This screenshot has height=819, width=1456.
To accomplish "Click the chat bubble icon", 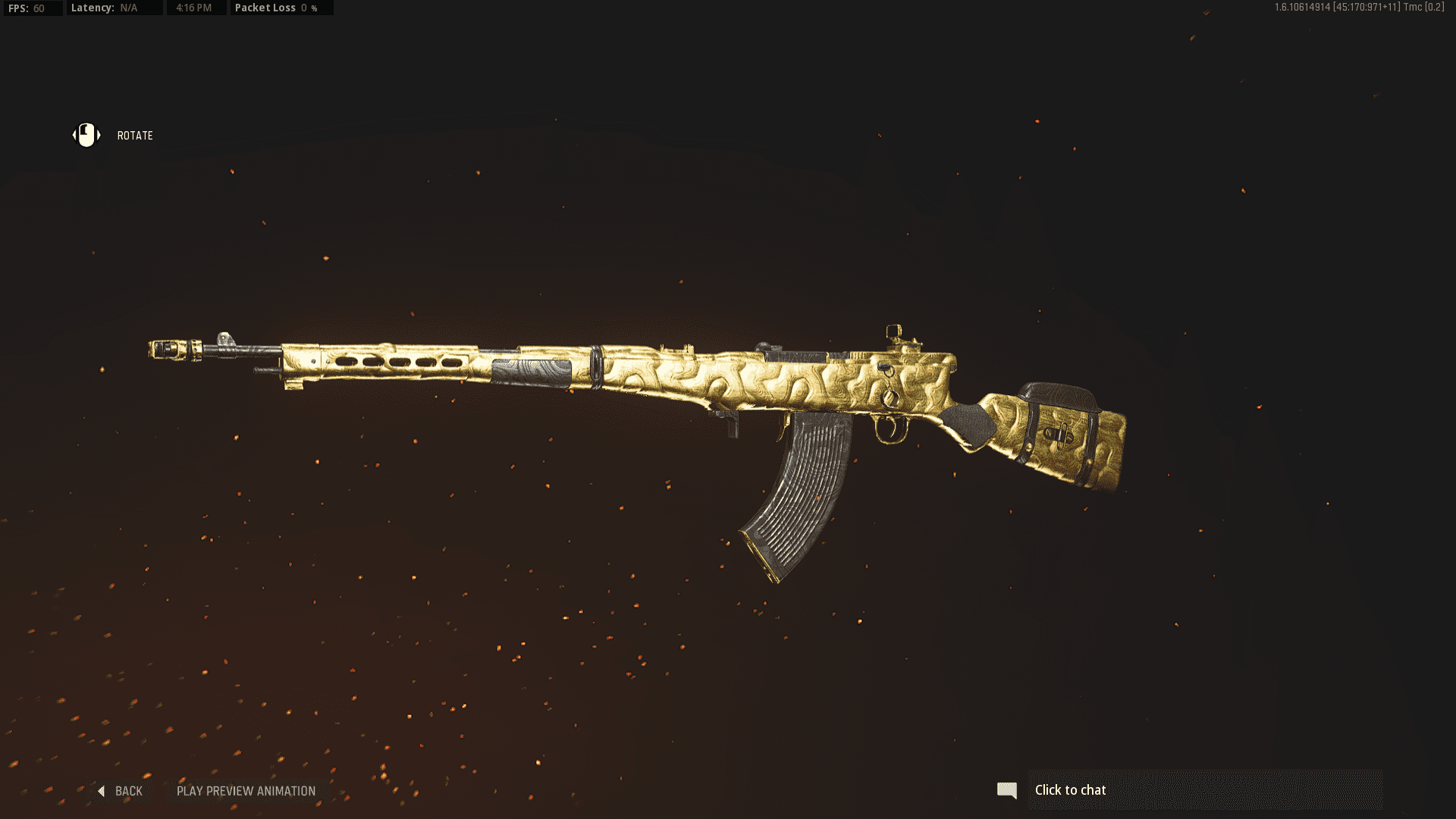I will coord(1008,789).
